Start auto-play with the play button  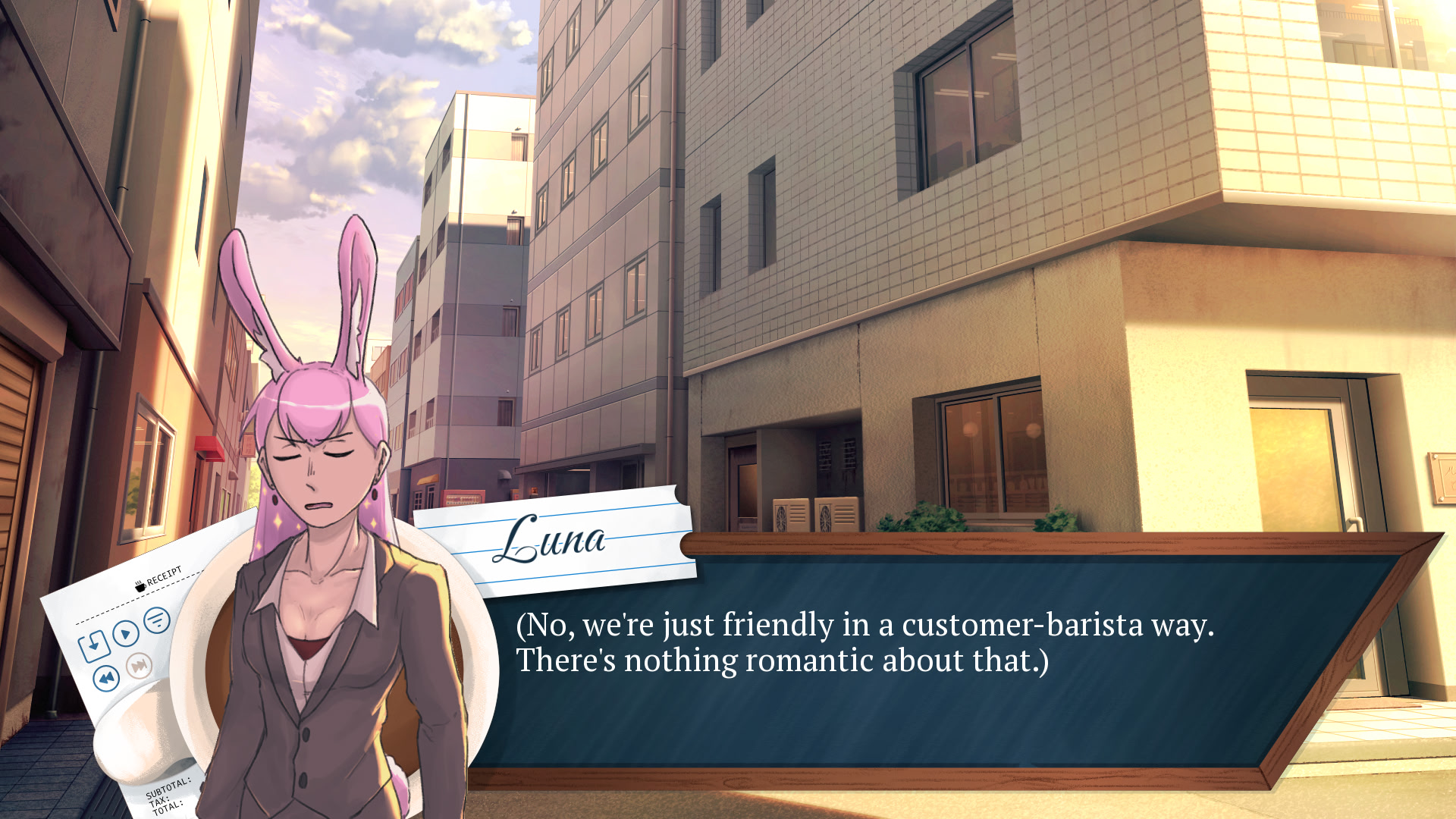coord(126,632)
